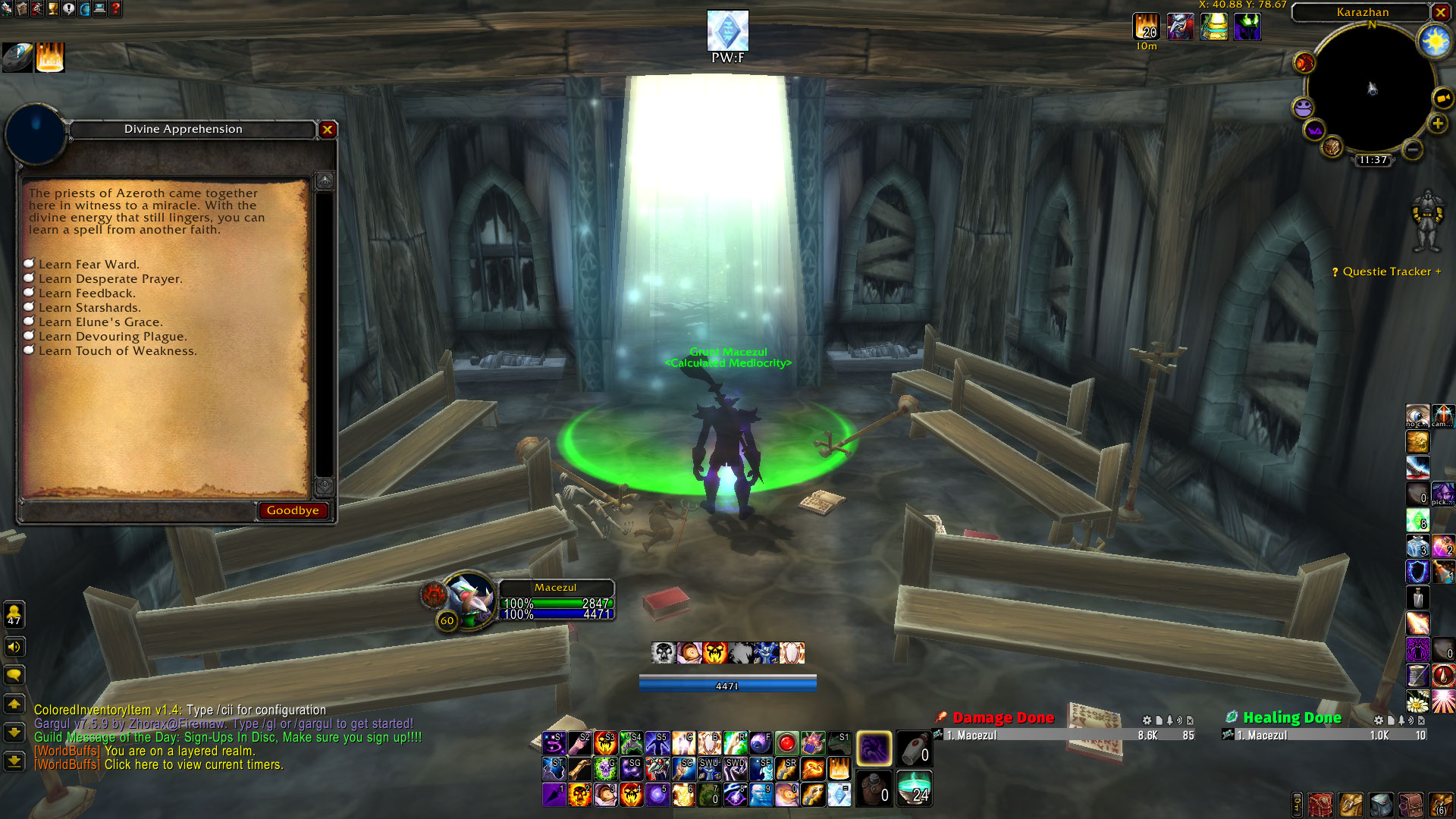1456x819 pixels.
Task: Select the PW:F reminder icon
Action: point(727,31)
